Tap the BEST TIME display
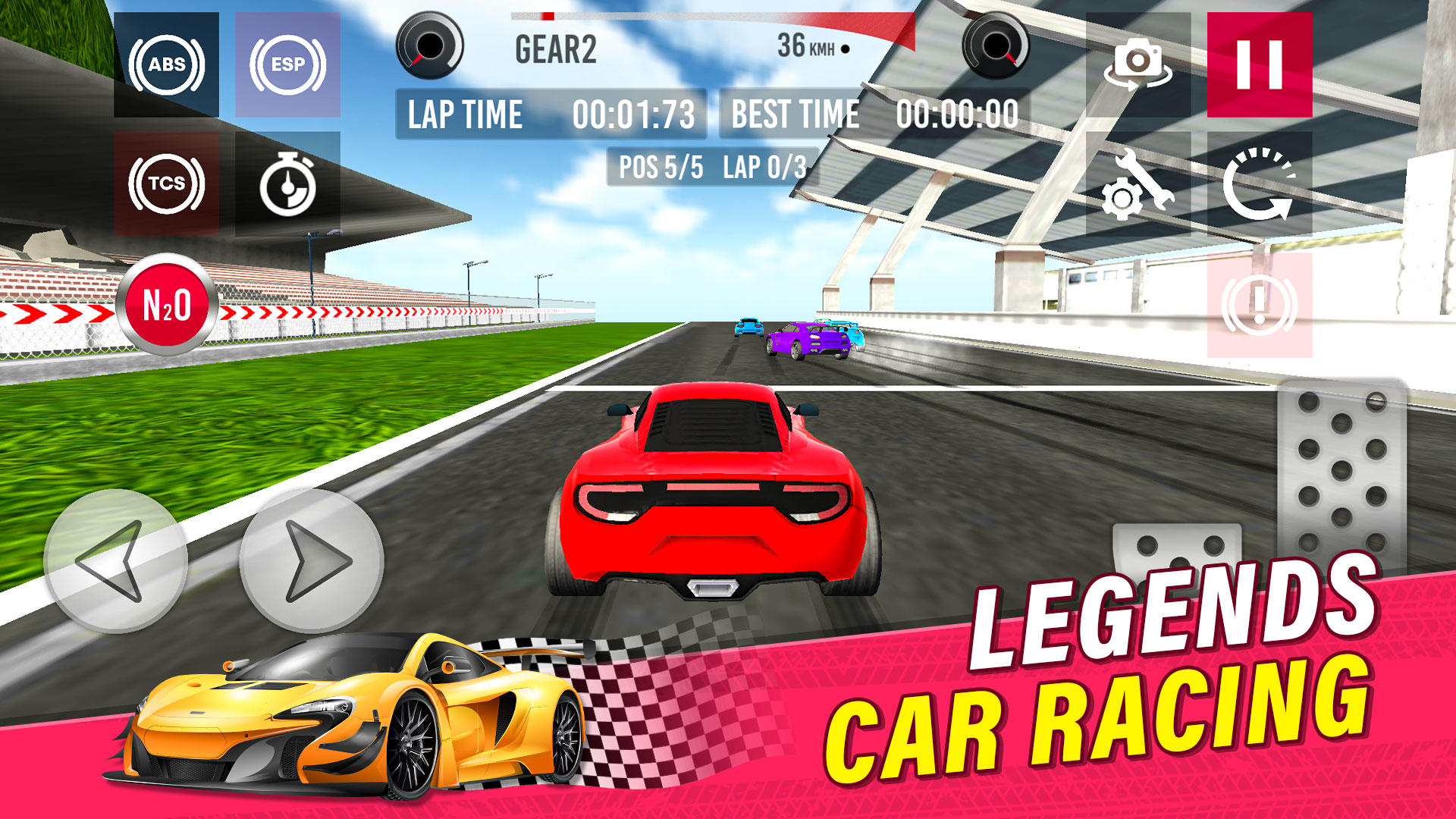Screen dimensions: 1456x819 (872, 114)
